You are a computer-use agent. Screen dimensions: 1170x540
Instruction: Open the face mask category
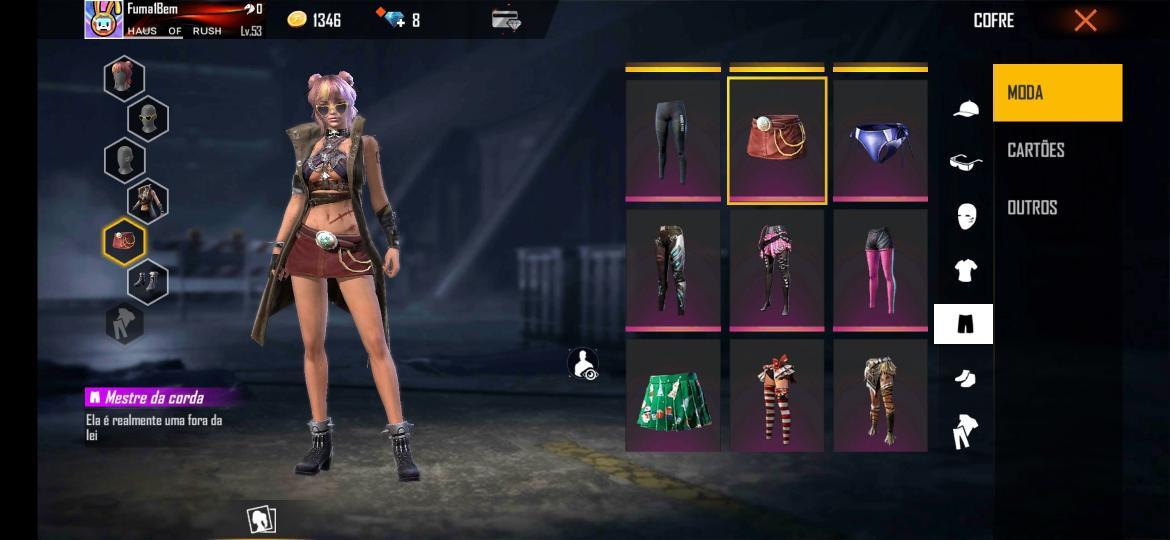(965, 216)
